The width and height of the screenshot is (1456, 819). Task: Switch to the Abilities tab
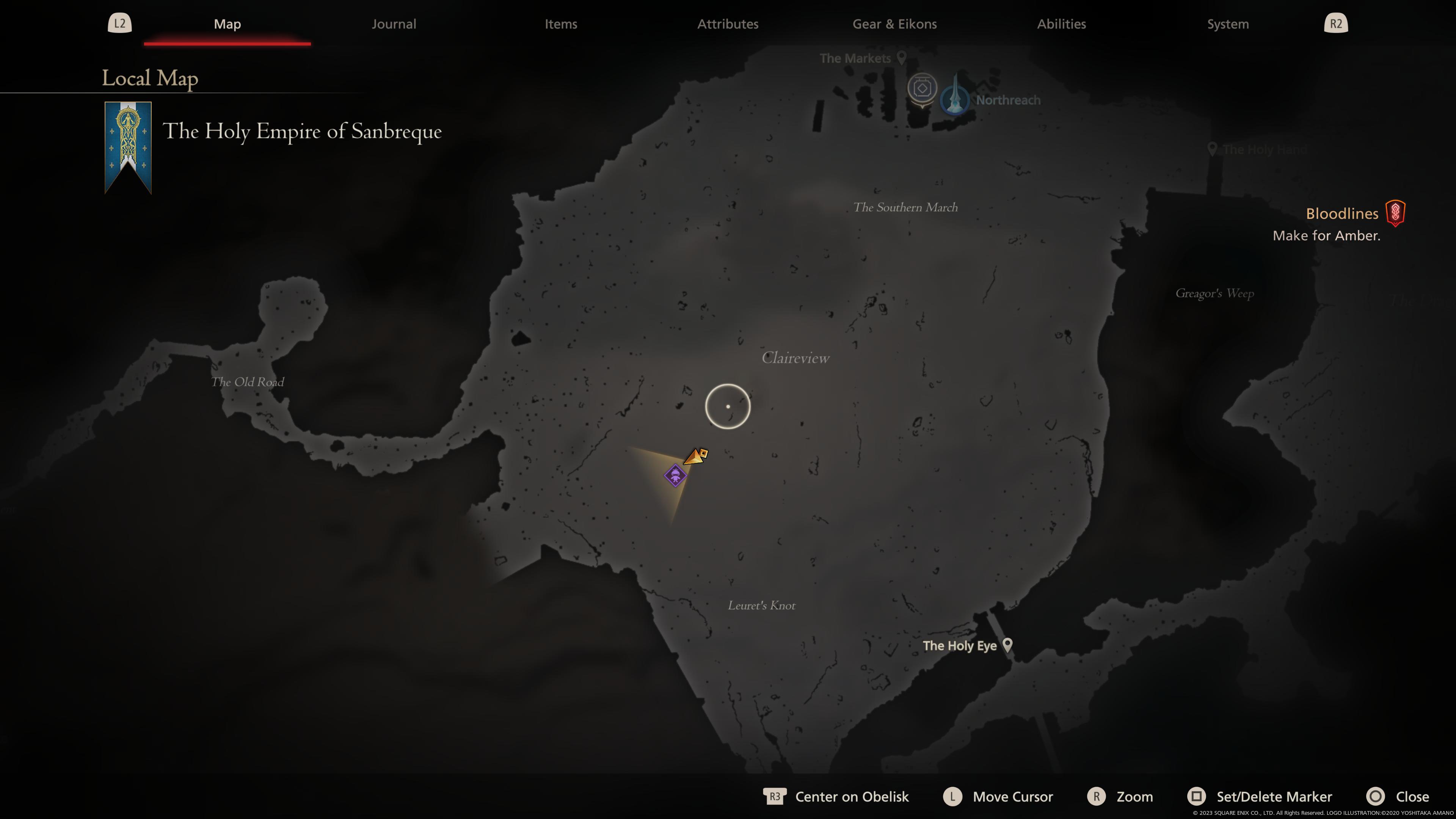1061,24
